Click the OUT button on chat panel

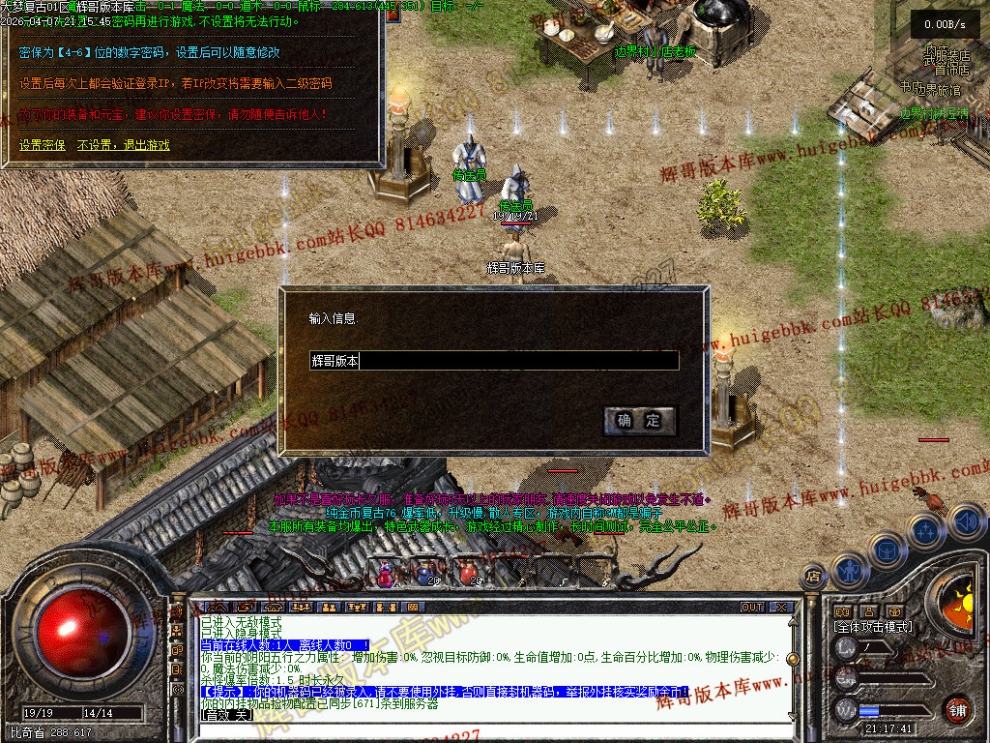tap(752, 607)
